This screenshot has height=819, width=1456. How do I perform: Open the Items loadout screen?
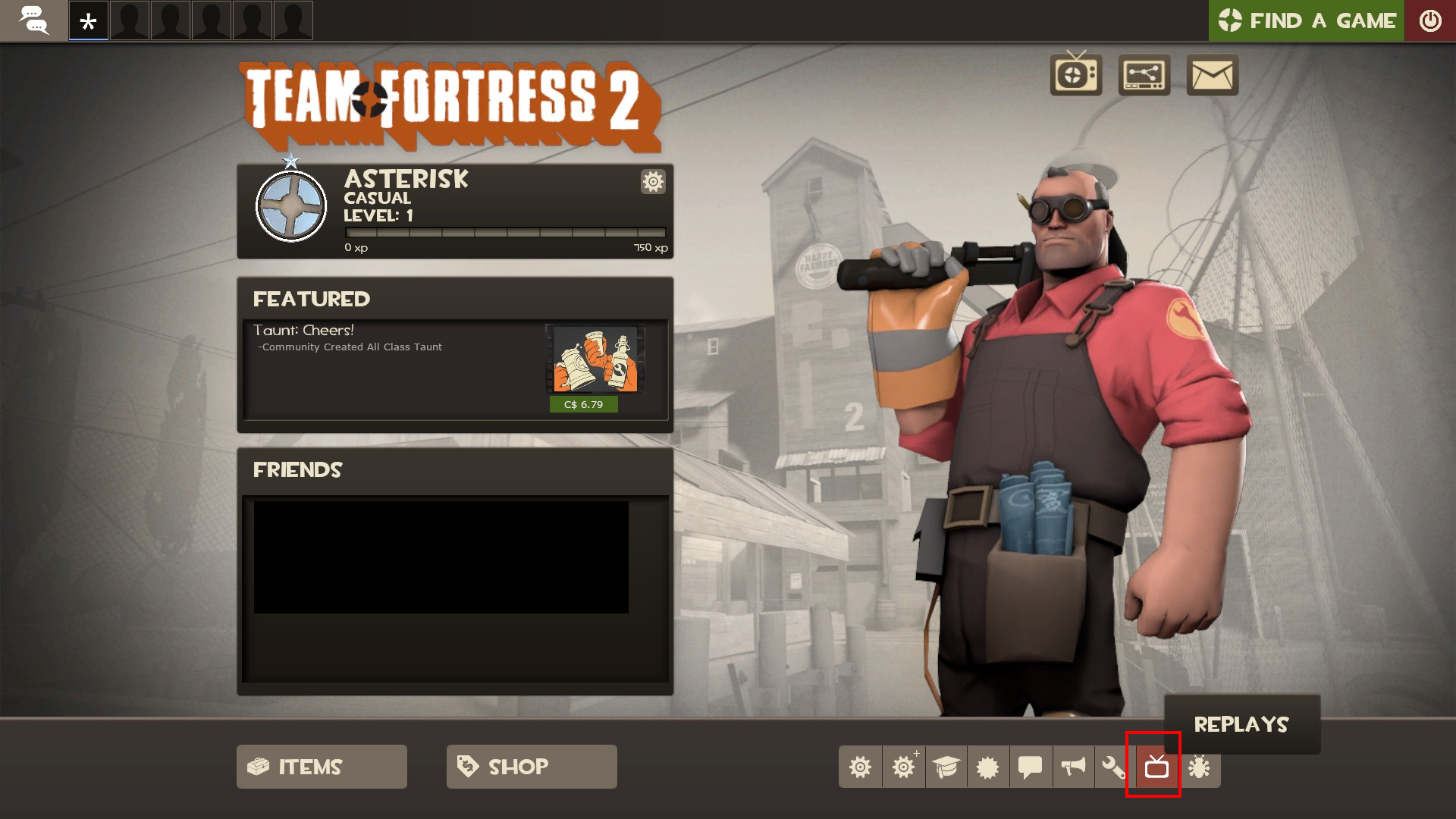click(x=321, y=767)
